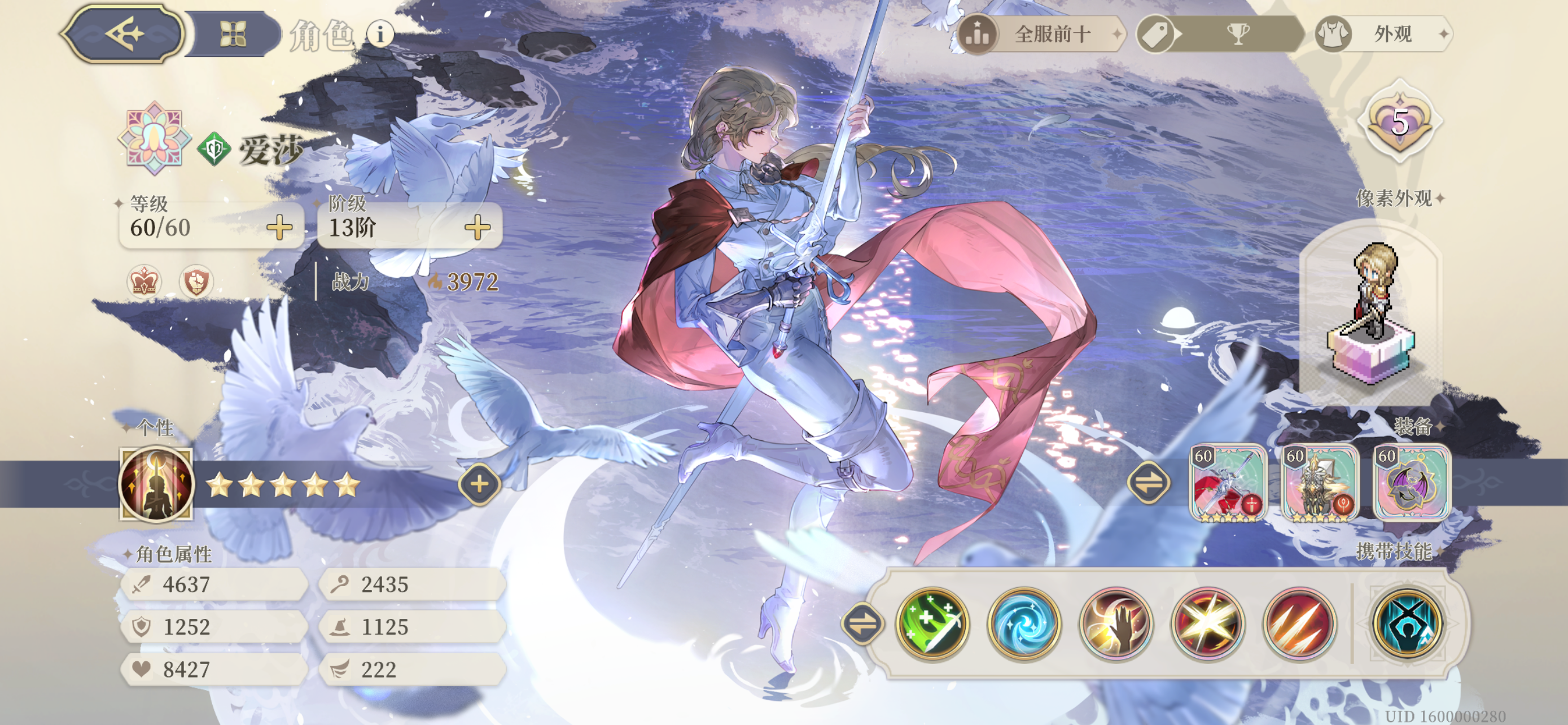This screenshot has width=1568, height=725.
Task: Select the crown bond icon below the level
Action: (144, 282)
